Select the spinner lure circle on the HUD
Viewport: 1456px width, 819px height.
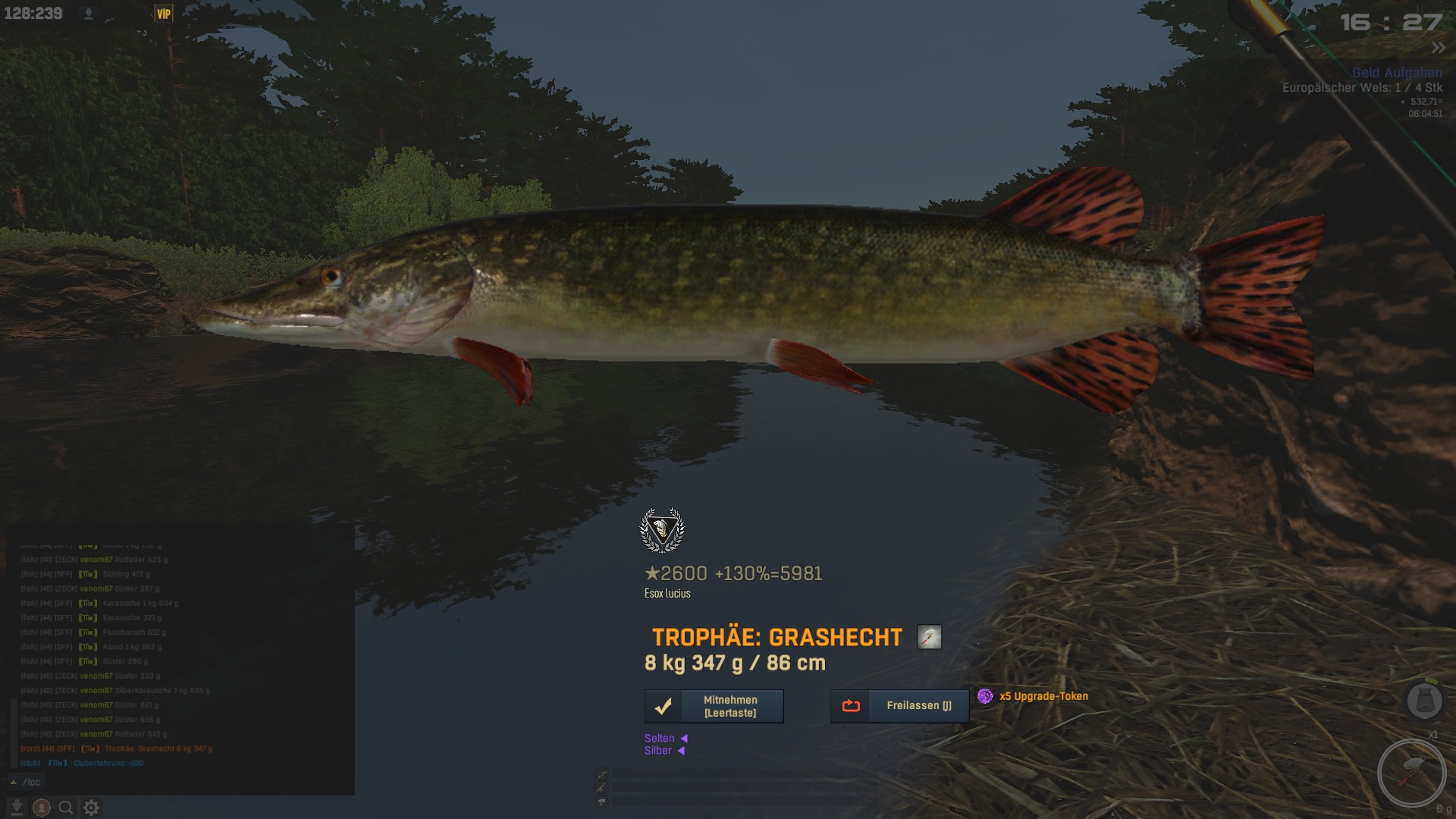pyautogui.click(x=1411, y=773)
